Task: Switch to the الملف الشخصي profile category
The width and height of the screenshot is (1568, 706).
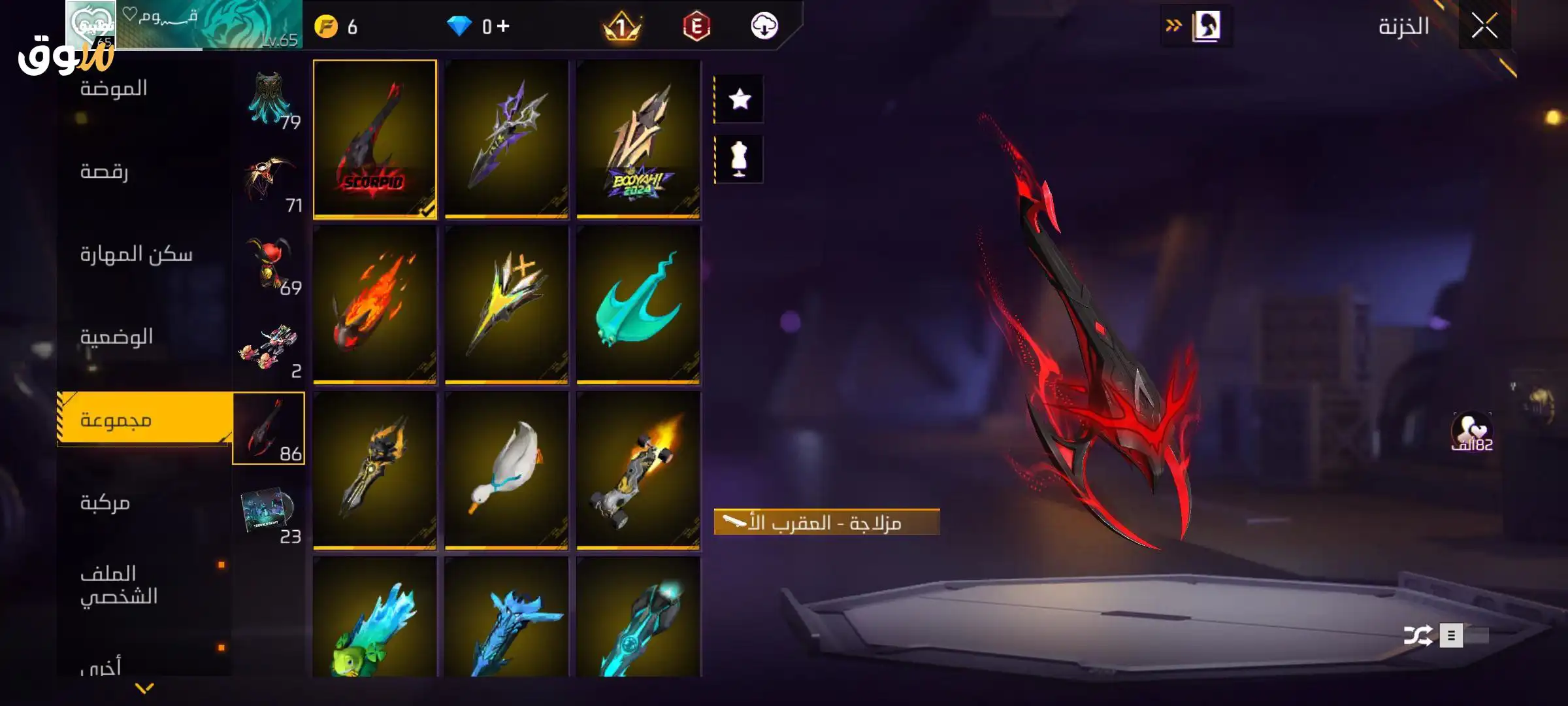Action: (119, 585)
